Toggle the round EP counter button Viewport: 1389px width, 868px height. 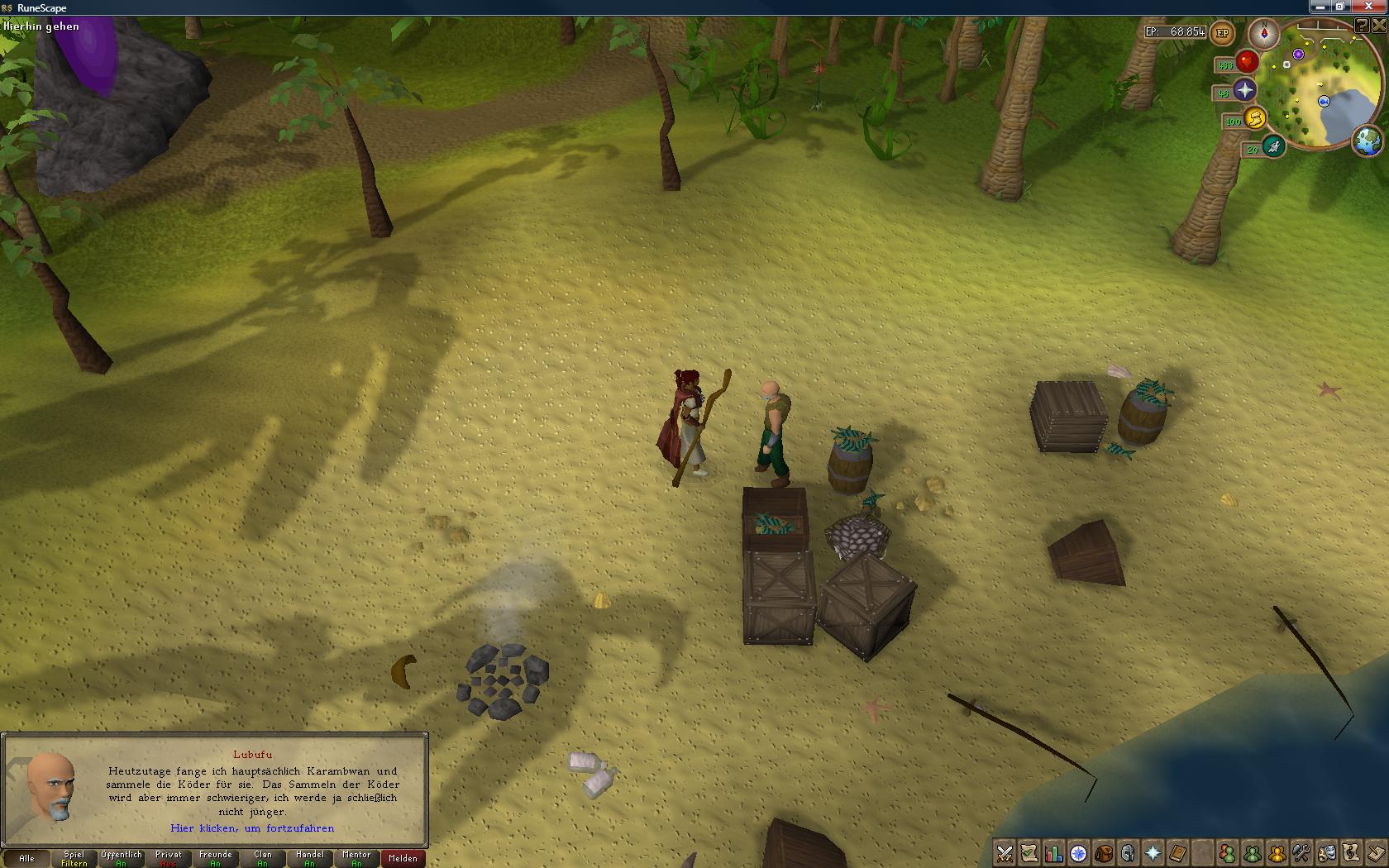pos(1222,34)
